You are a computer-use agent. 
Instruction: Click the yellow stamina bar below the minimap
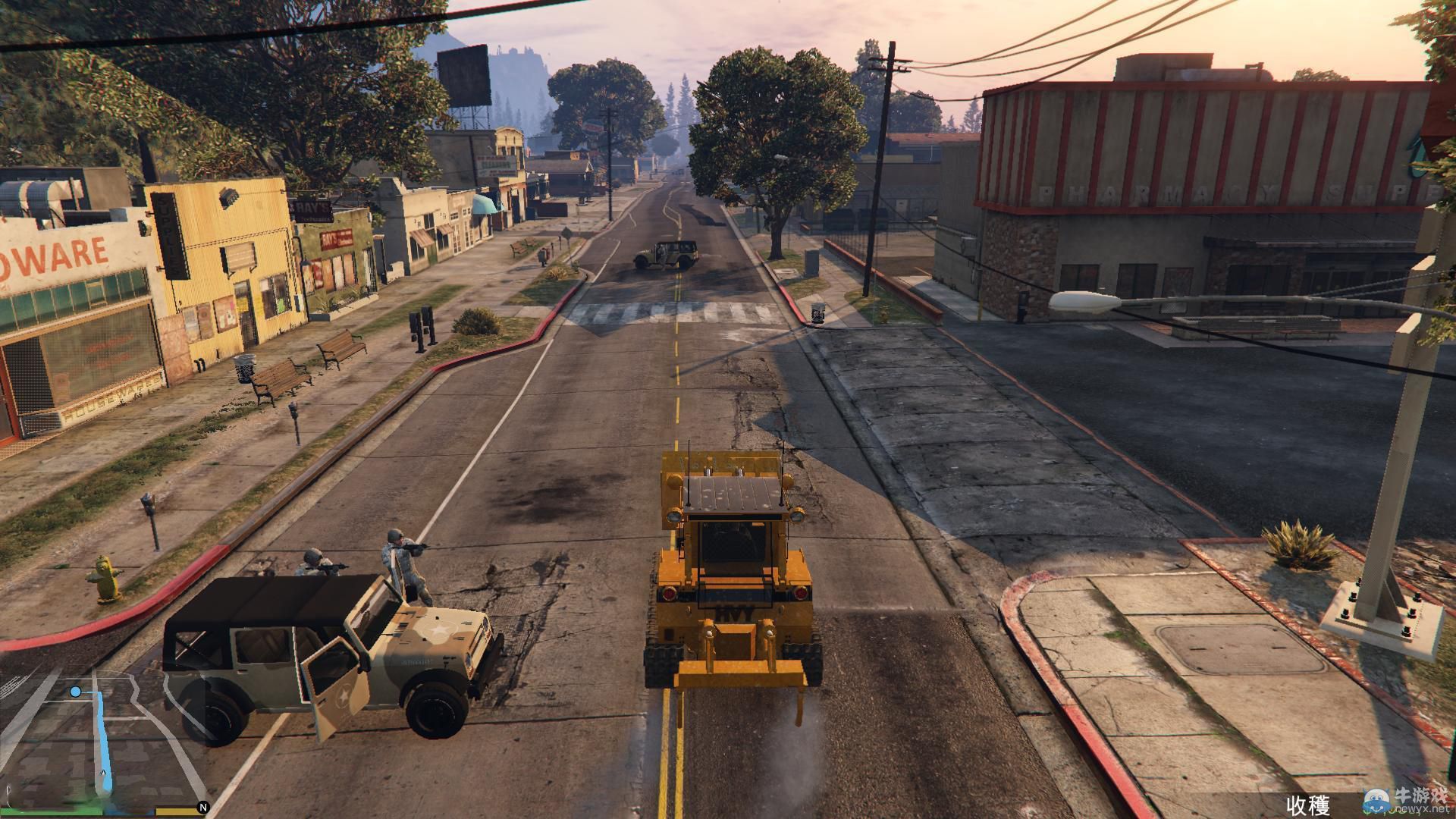click(175, 814)
